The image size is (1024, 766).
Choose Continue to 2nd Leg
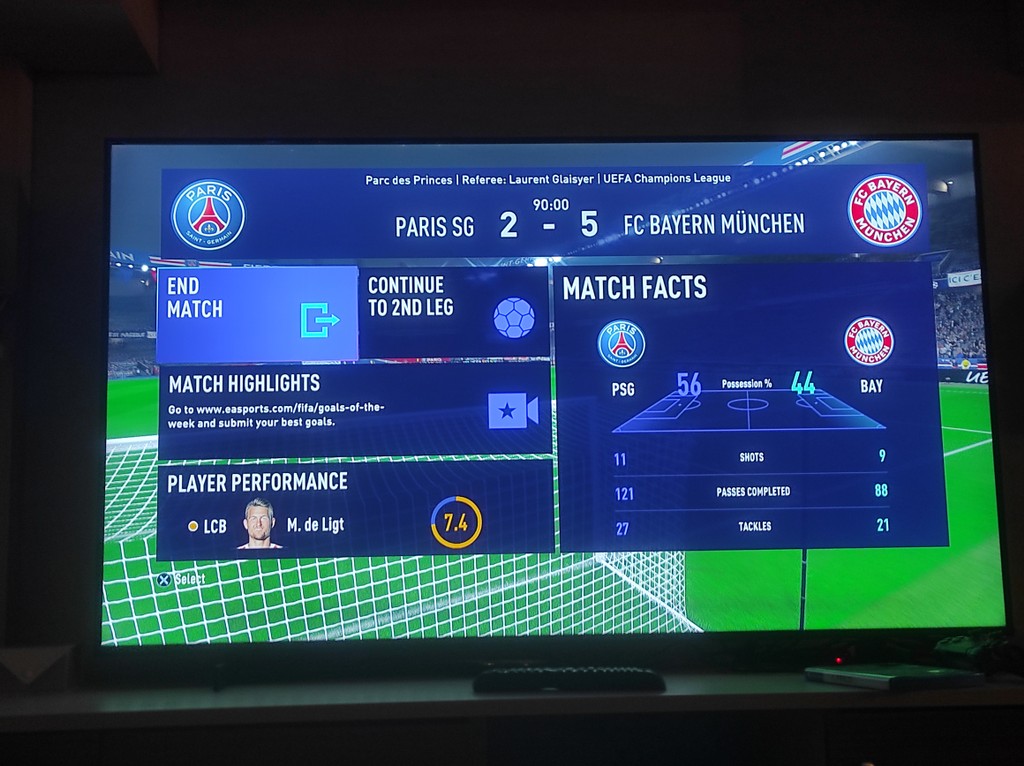point(452,313)
